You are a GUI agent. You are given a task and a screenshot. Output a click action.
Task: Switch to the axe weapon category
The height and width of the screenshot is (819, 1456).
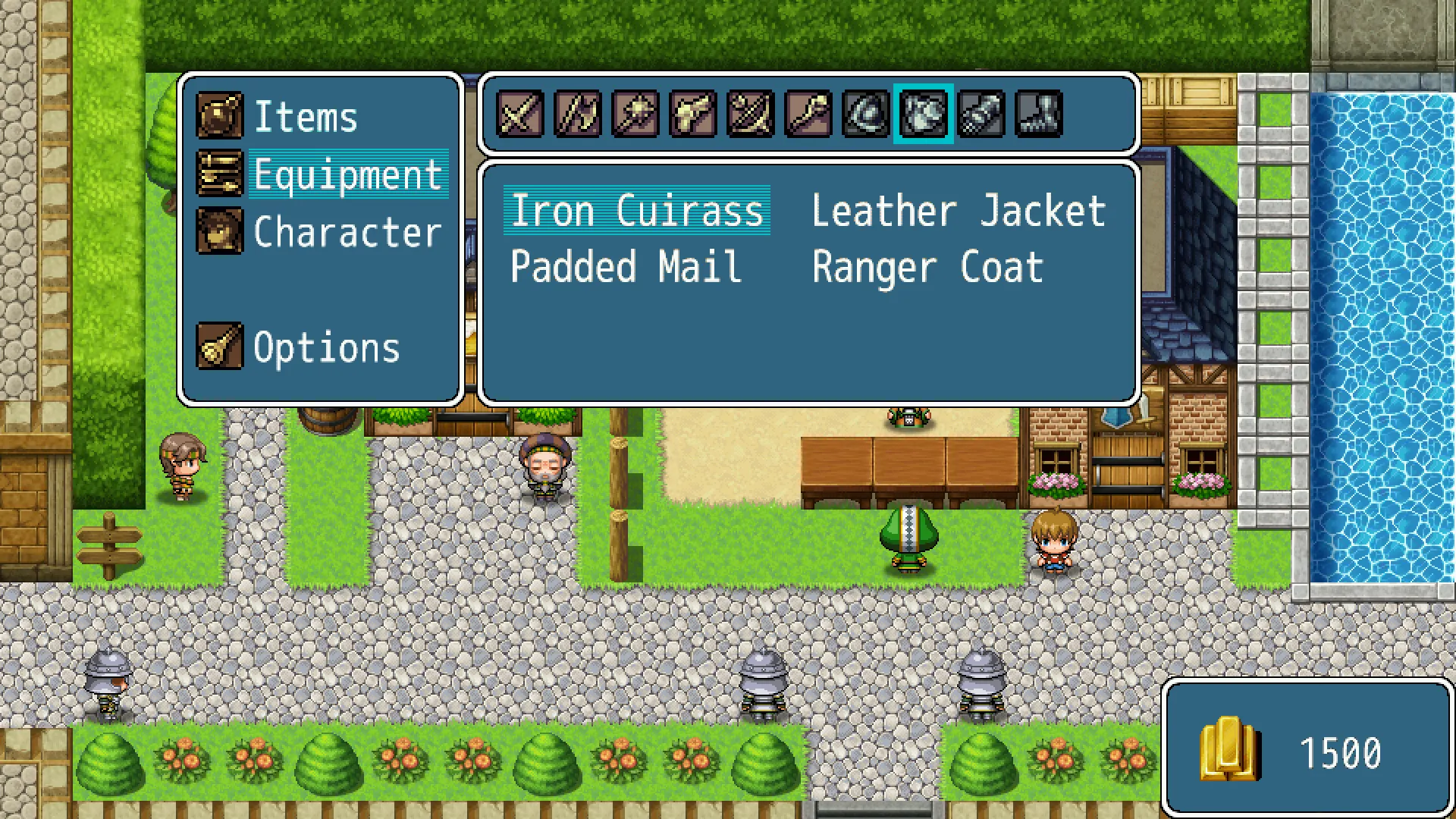578,115
